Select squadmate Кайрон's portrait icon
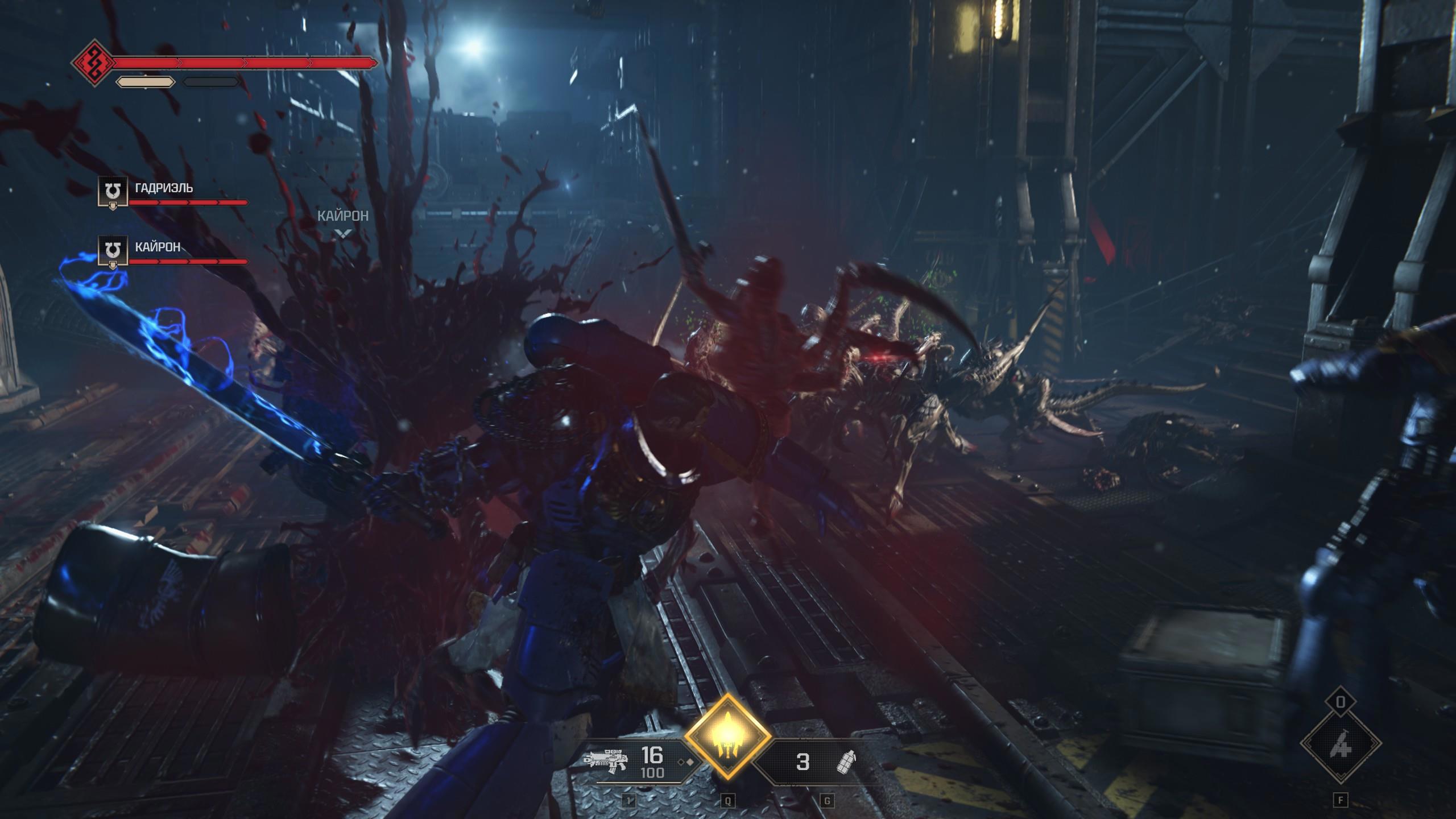1456x819 pixels. click(113, 250)
